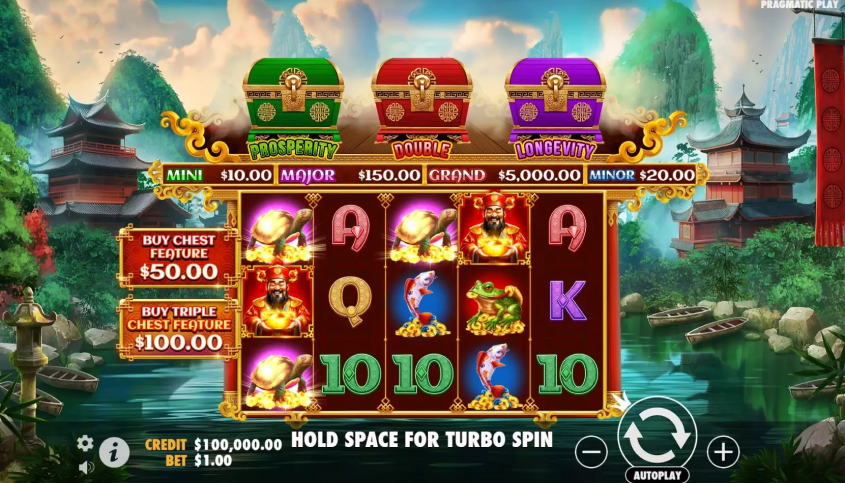Increase the bet with the plus button
The width and height of the screenshot is (845, 483).
click(722, 452)
